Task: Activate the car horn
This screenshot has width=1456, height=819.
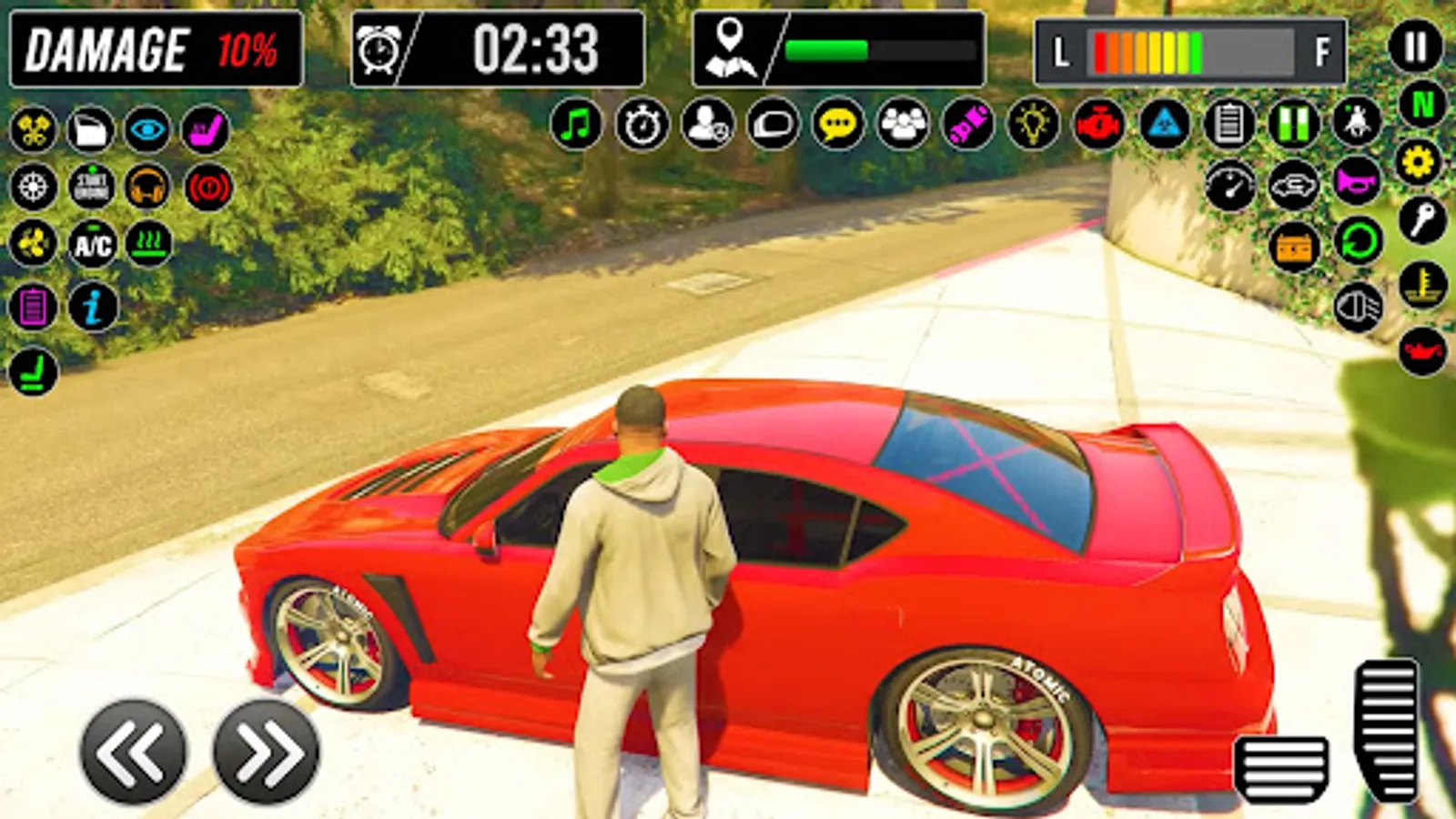Action: (x=1356, y=183)
